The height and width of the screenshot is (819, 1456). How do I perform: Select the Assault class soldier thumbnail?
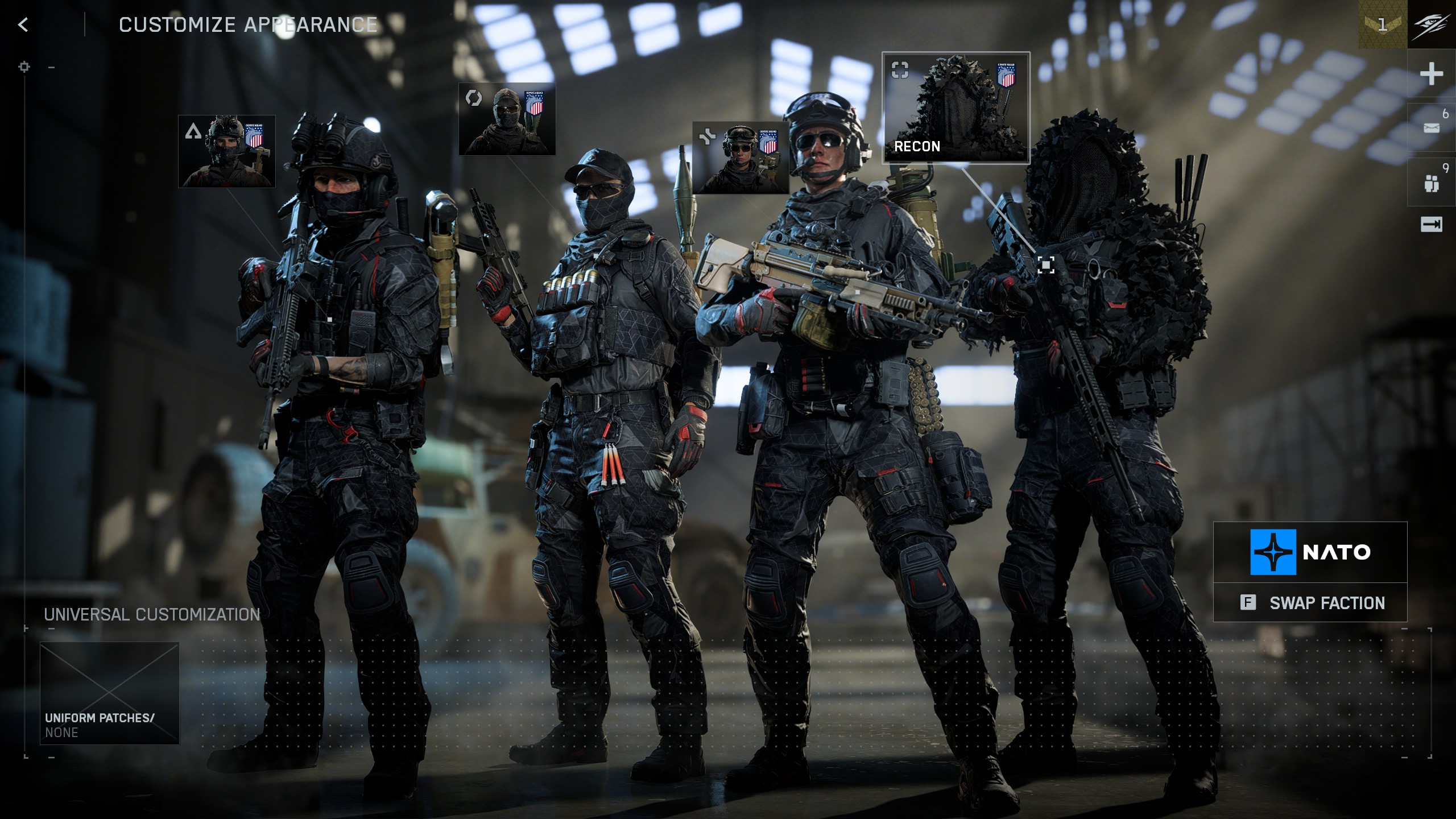227,151
